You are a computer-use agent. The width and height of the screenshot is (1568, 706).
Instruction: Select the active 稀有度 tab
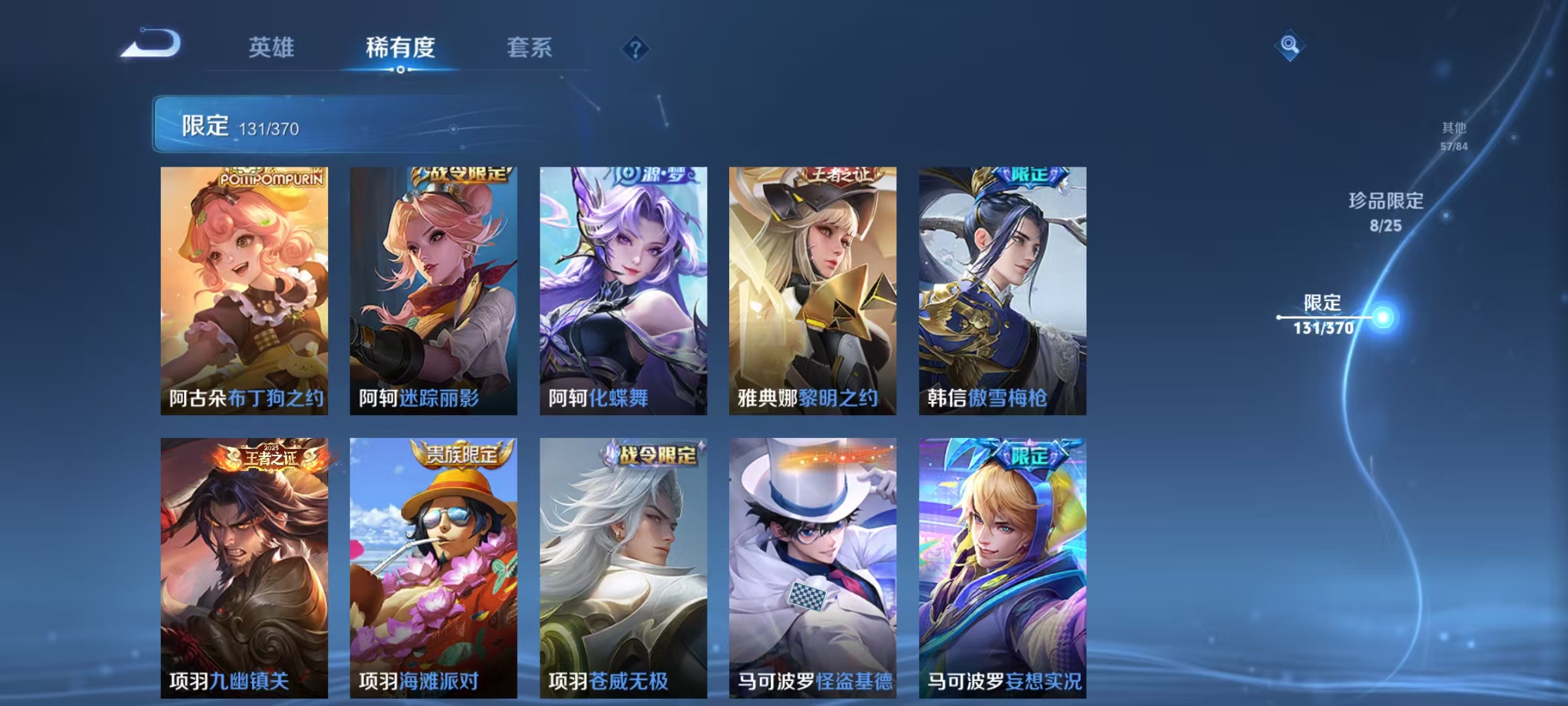[400, 47]
